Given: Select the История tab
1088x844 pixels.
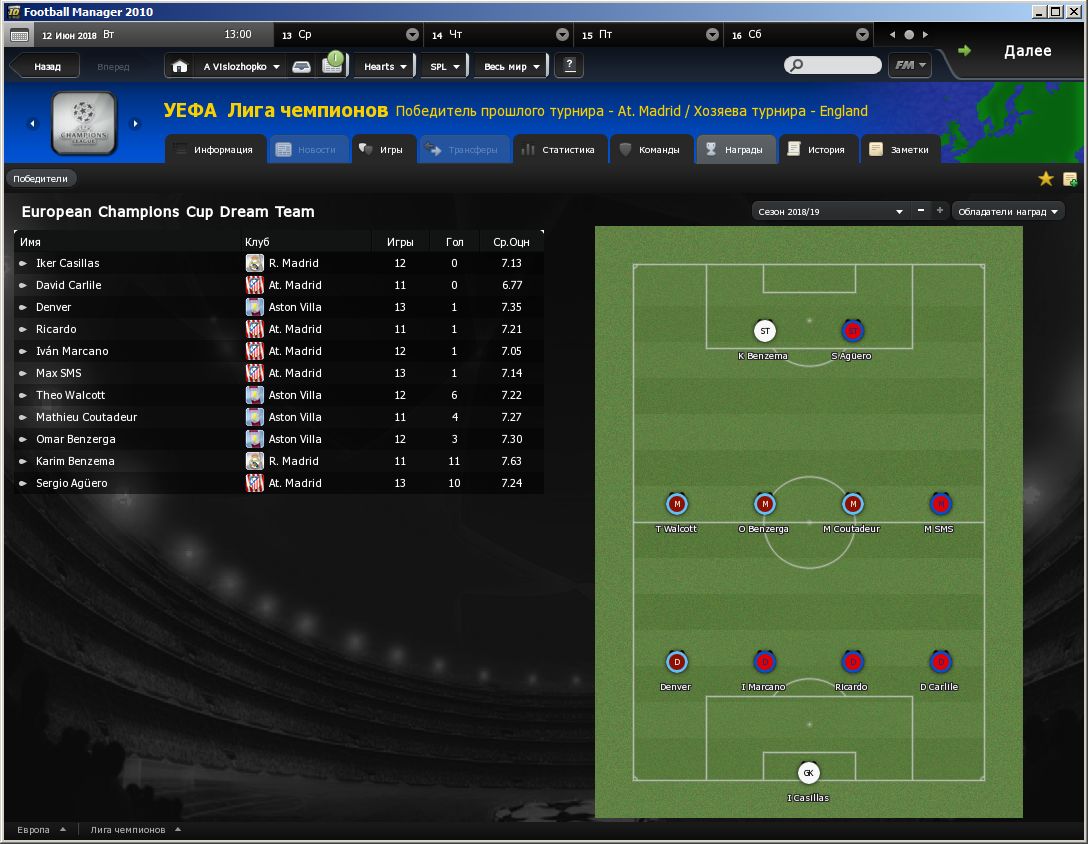Looking at the screenshot, I should [816, 150].
